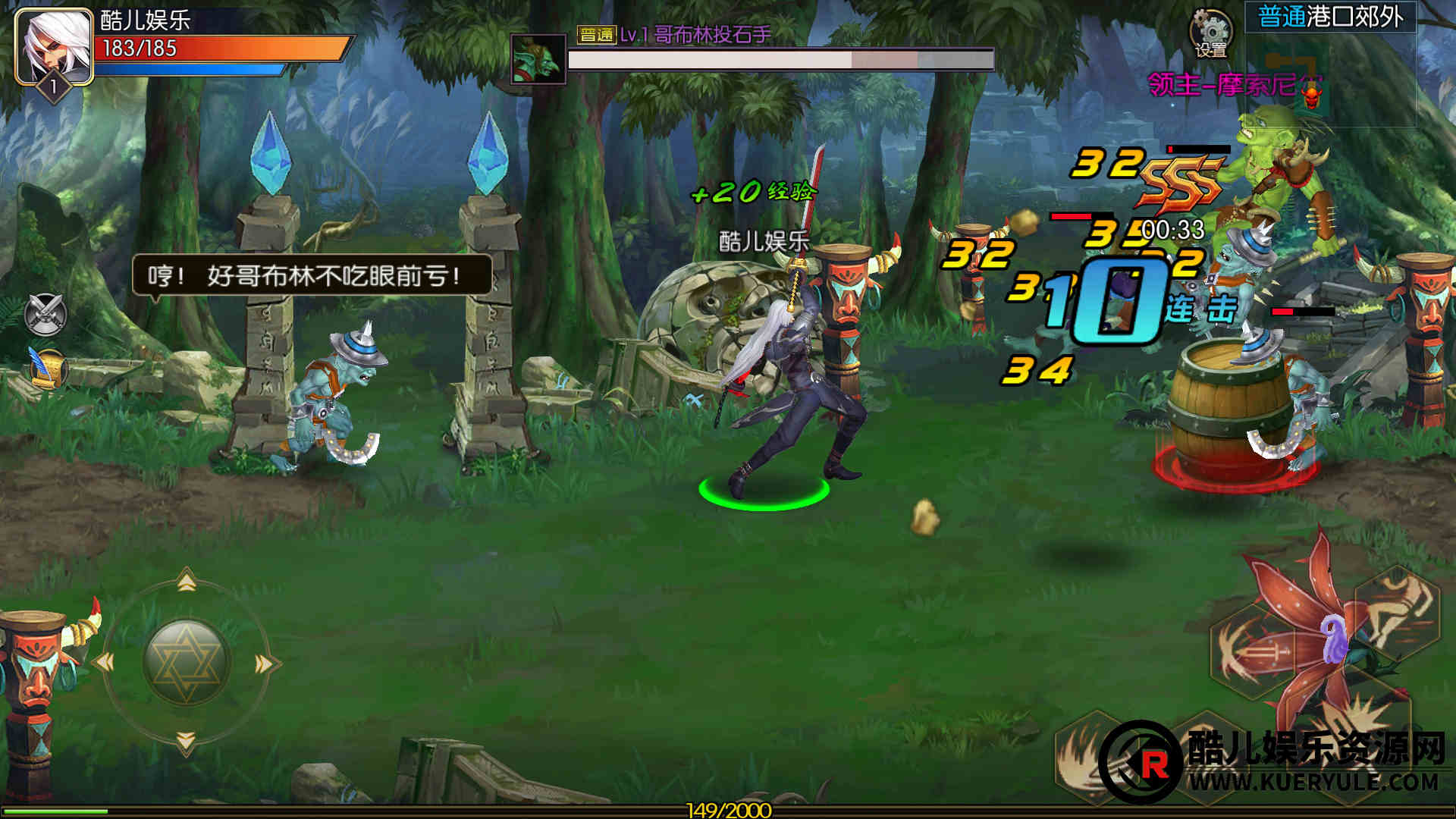Tap the joystick's up arrow
The image size is (1456, 819).
187,582
